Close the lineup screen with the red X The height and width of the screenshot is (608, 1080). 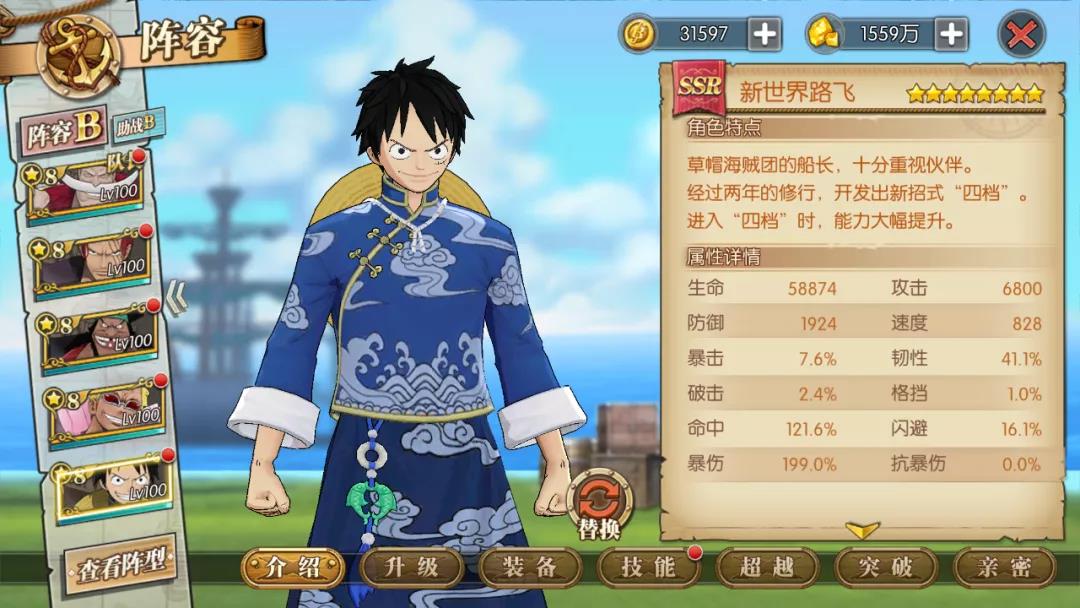(1021, 35)
